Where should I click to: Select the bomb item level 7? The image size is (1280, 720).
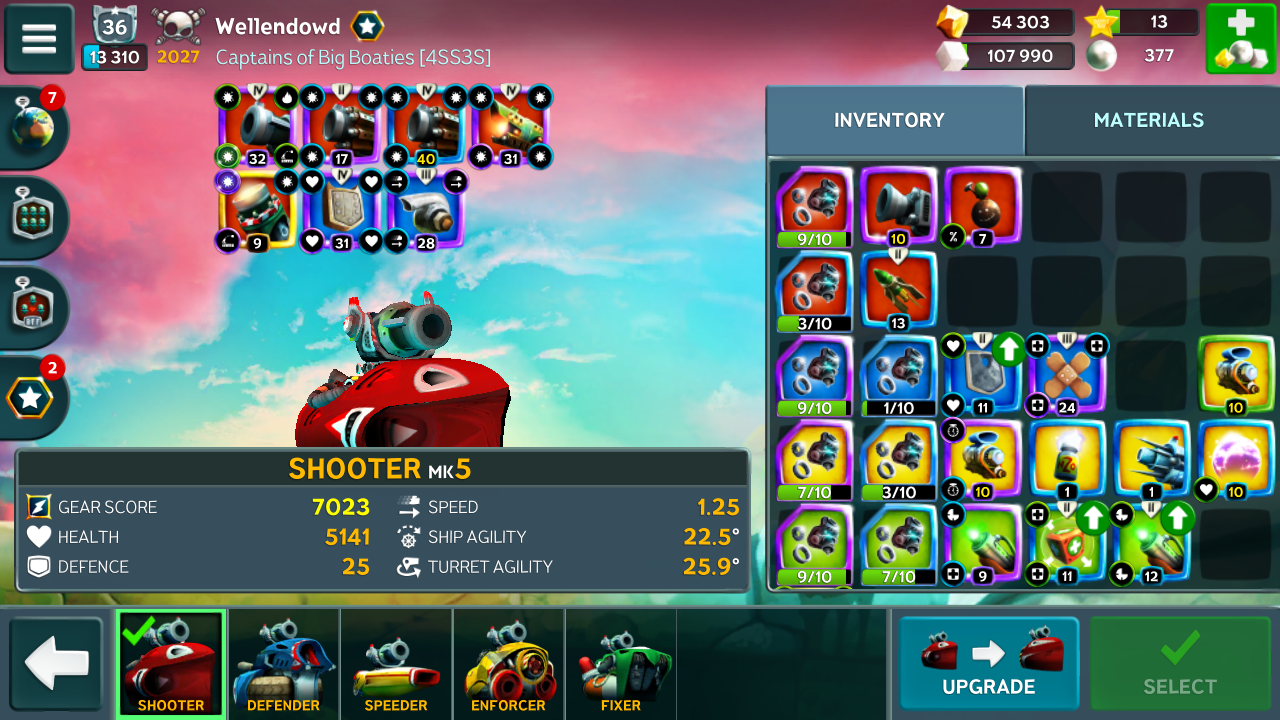(x=982, y=206)
